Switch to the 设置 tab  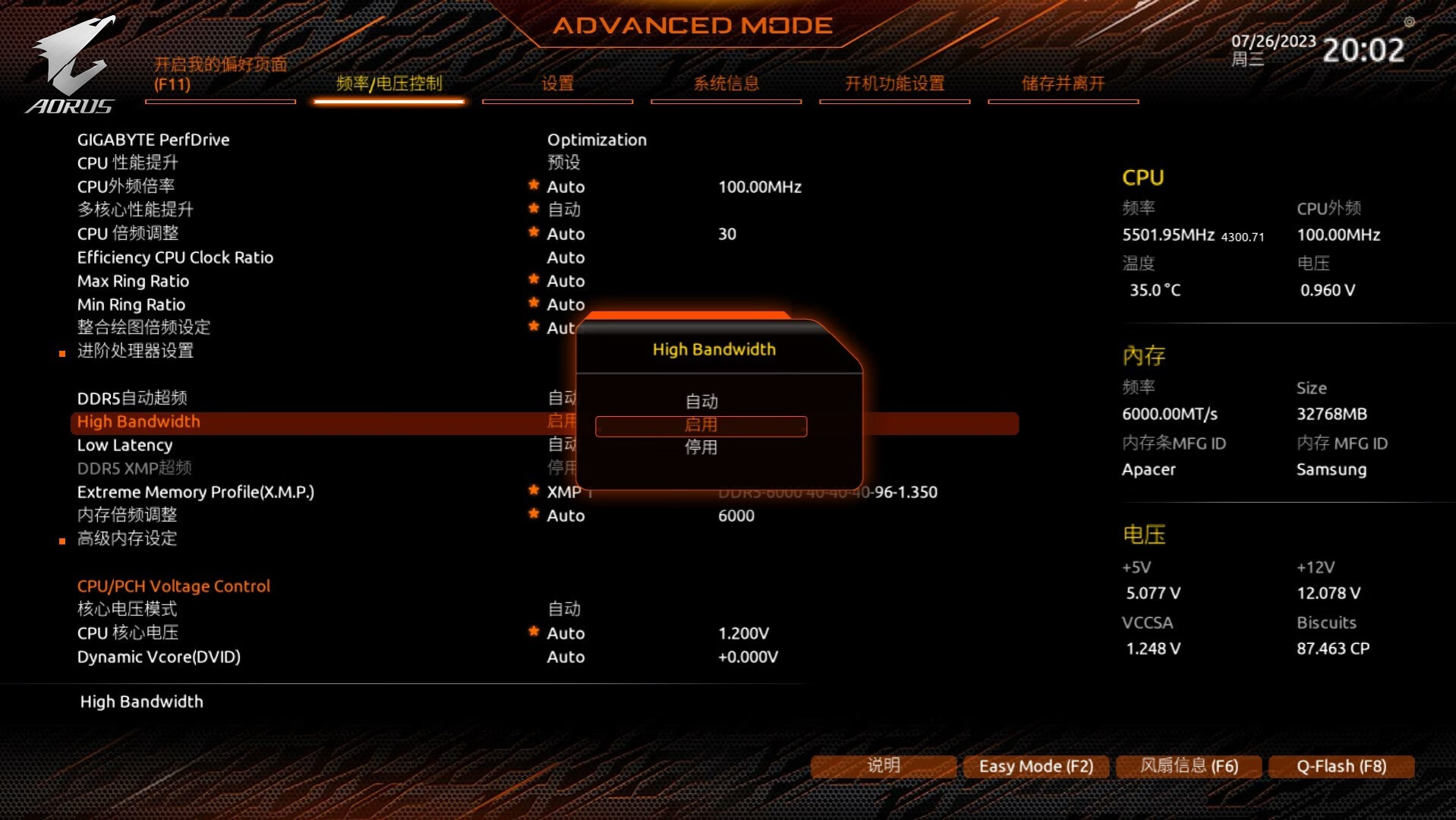(x=557, y=84)
